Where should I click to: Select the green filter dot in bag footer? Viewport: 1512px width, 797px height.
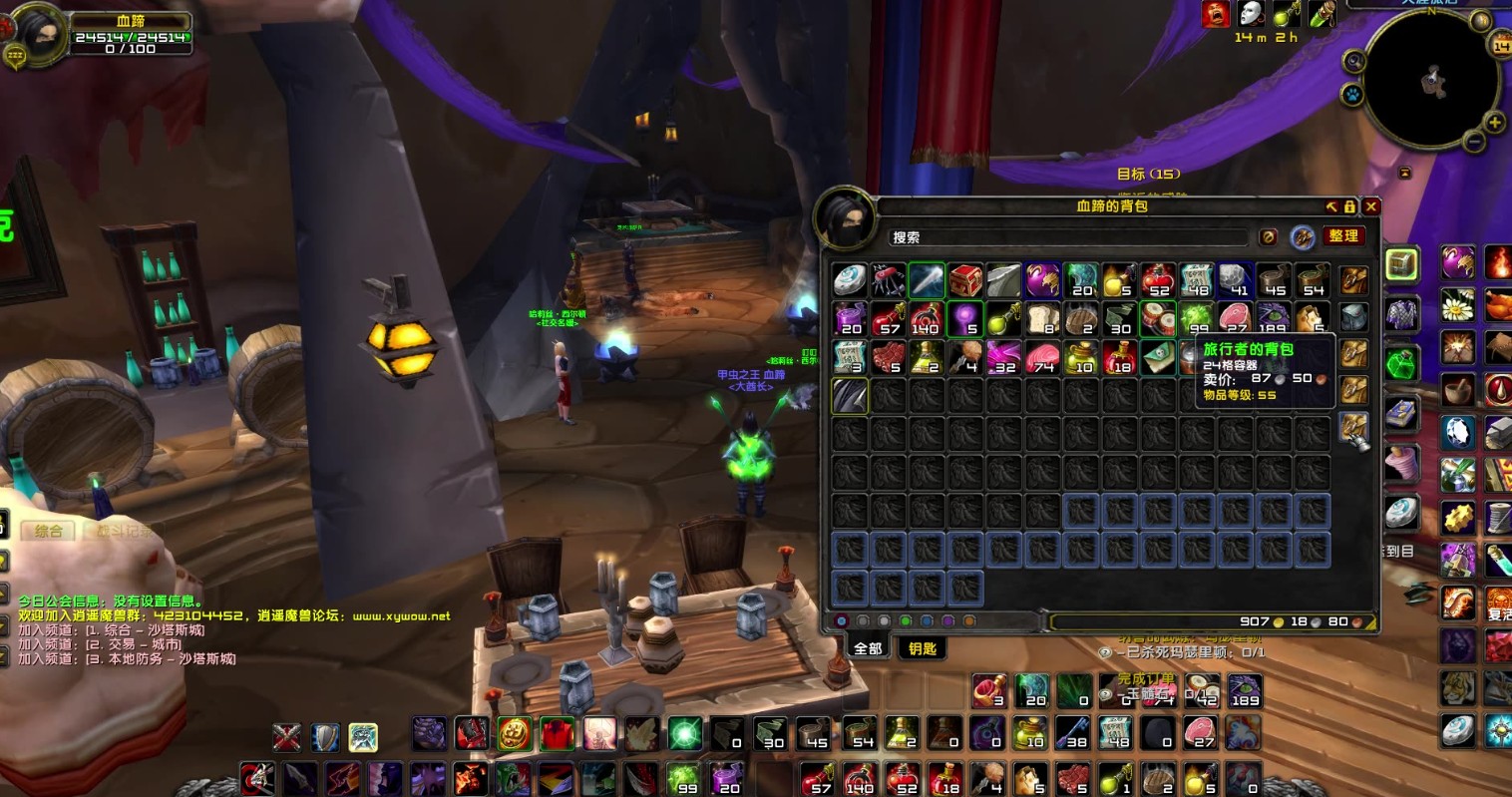coord(905,621)
